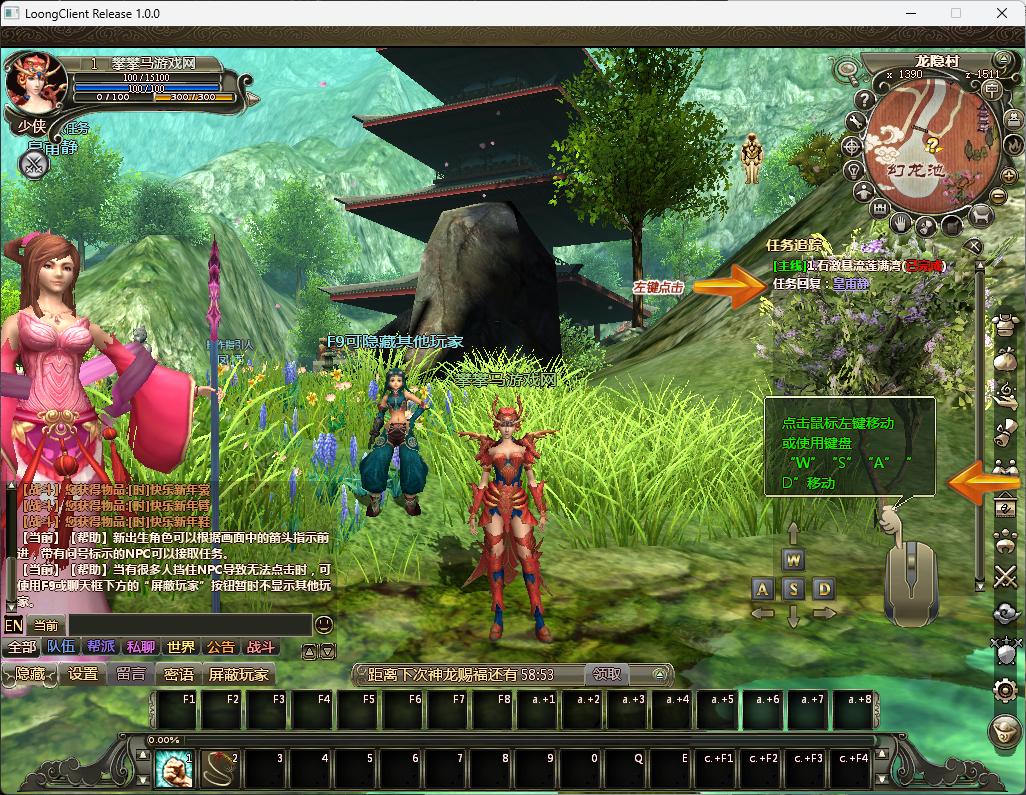Hide the chat panel with 隐藏 button

(x=29, y=675)
